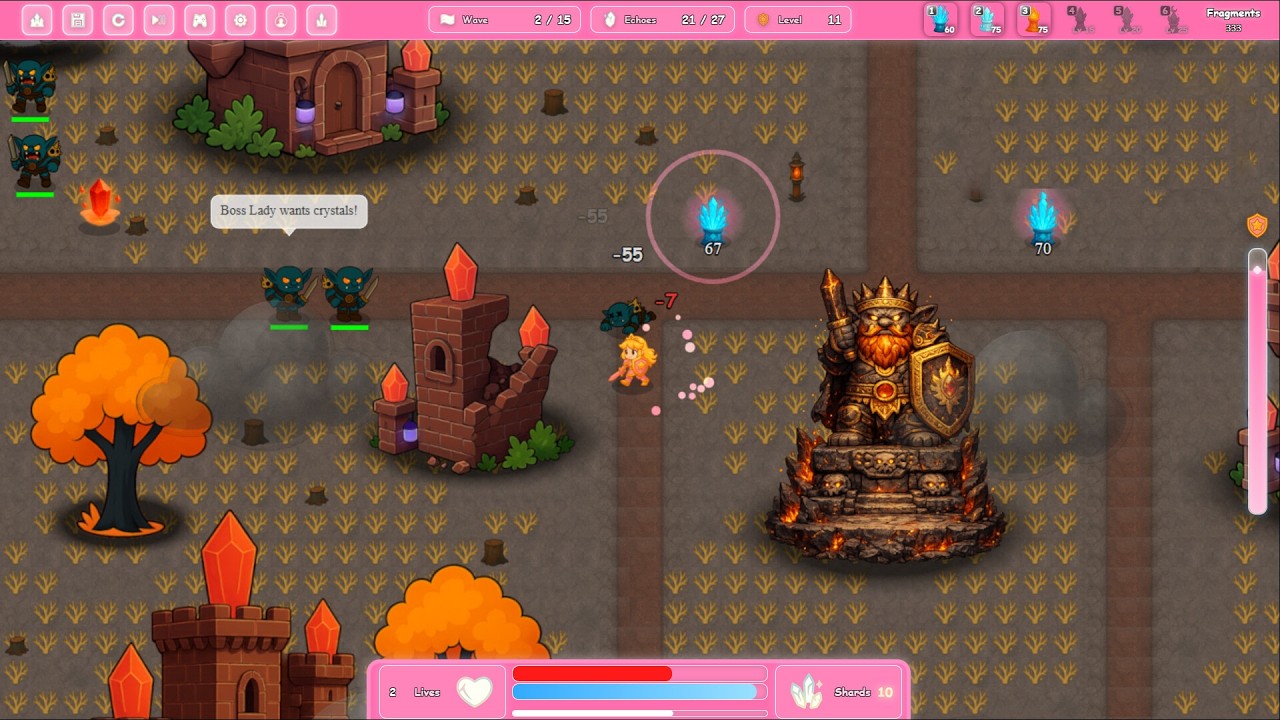Click the restart level icon
The width and height of the screenshot is (1280, 720).
coord(118,20)
